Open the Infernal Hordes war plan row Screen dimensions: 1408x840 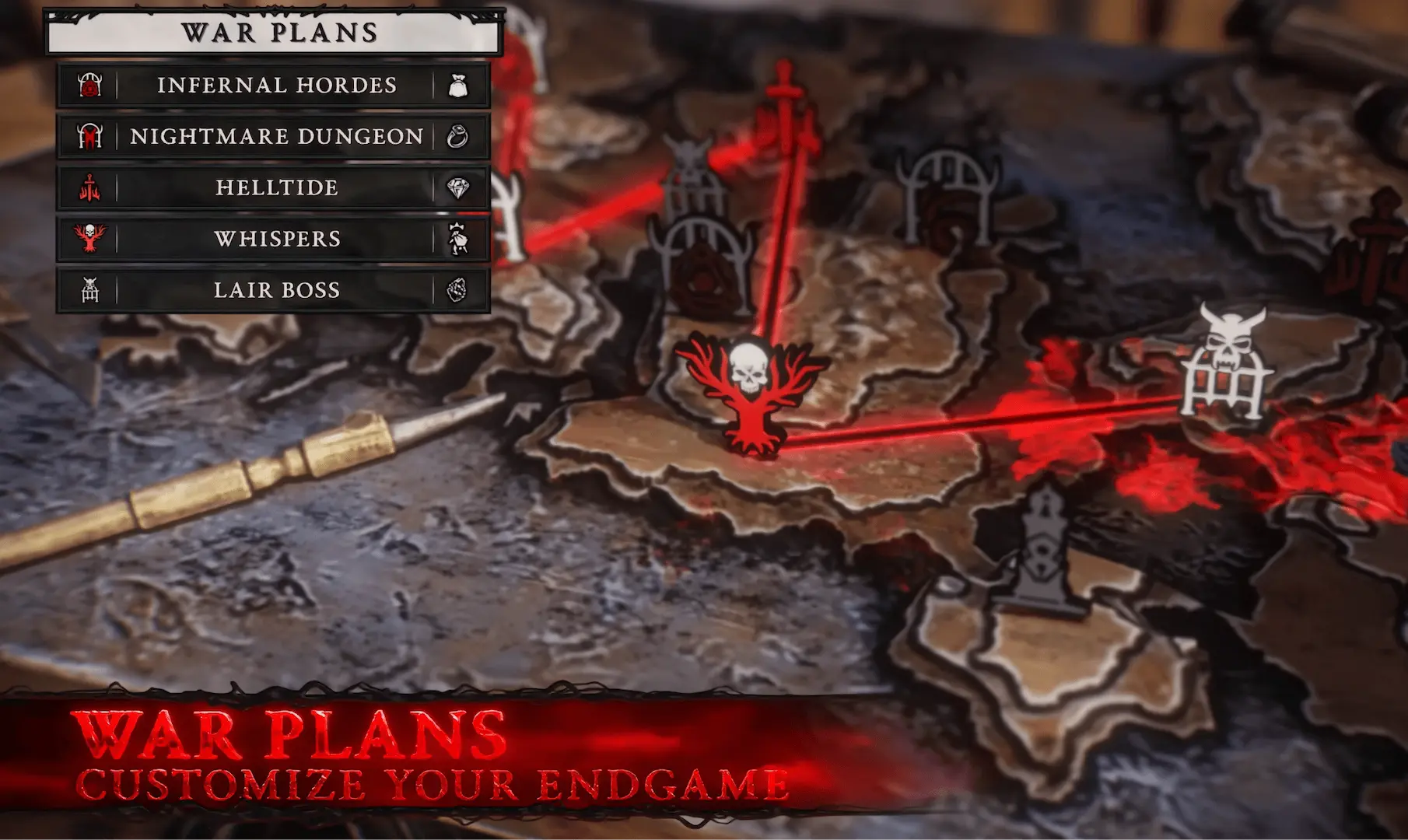tap(276, 85)
